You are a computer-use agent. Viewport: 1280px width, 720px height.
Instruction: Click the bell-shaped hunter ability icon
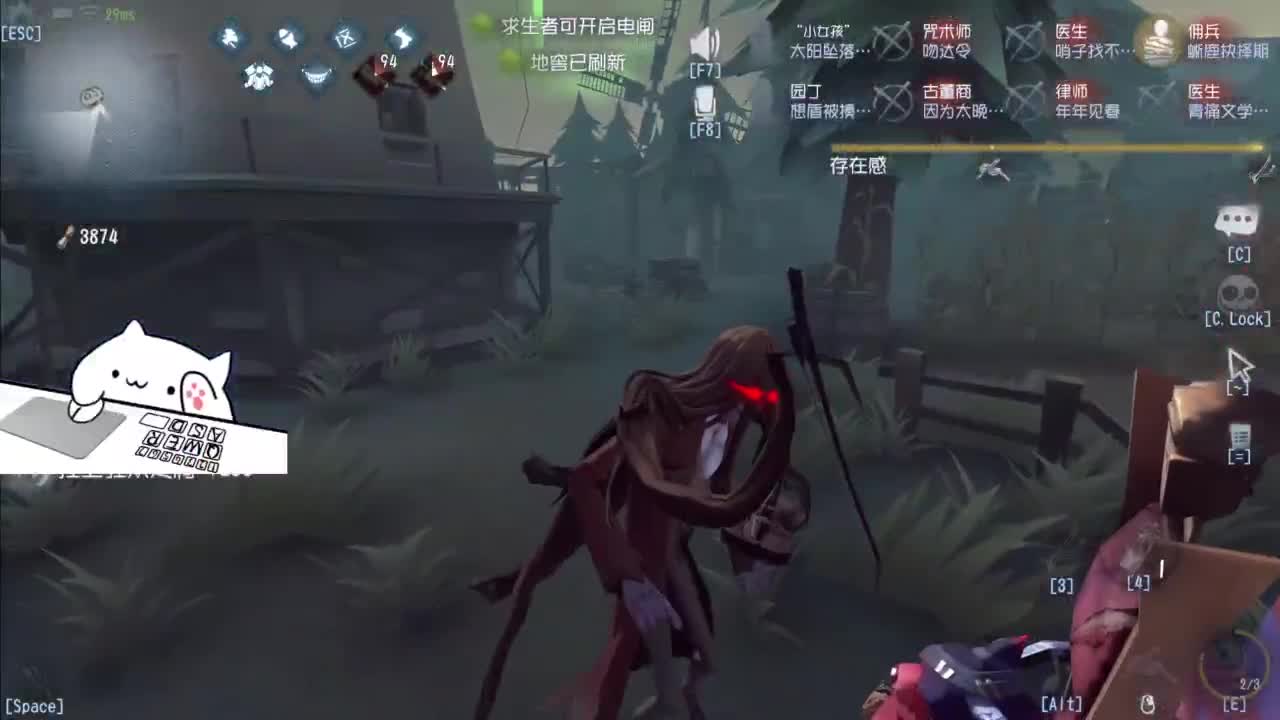288,38
